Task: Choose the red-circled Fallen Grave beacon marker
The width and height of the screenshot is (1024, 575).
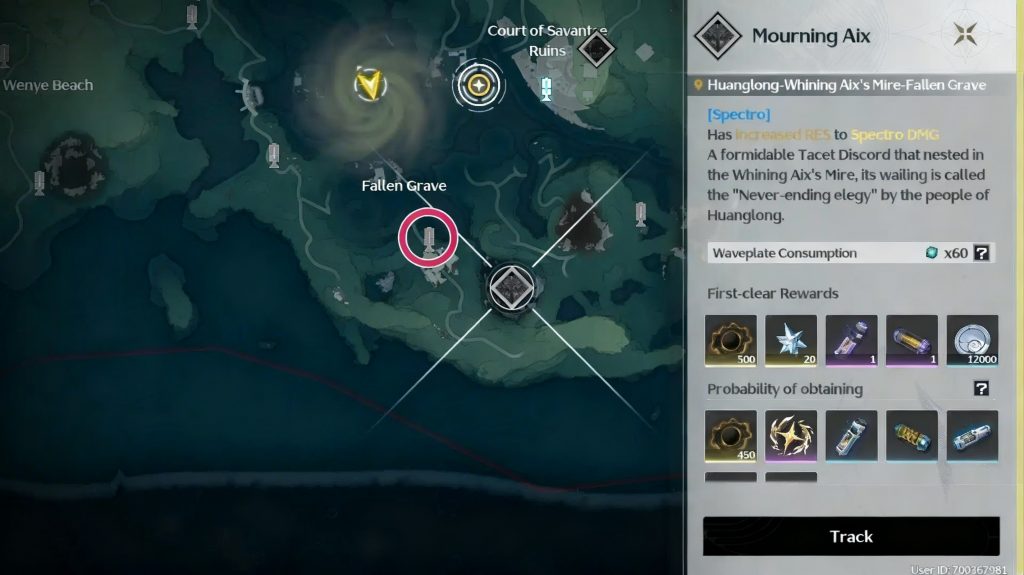Action: (x=428, y=238)
